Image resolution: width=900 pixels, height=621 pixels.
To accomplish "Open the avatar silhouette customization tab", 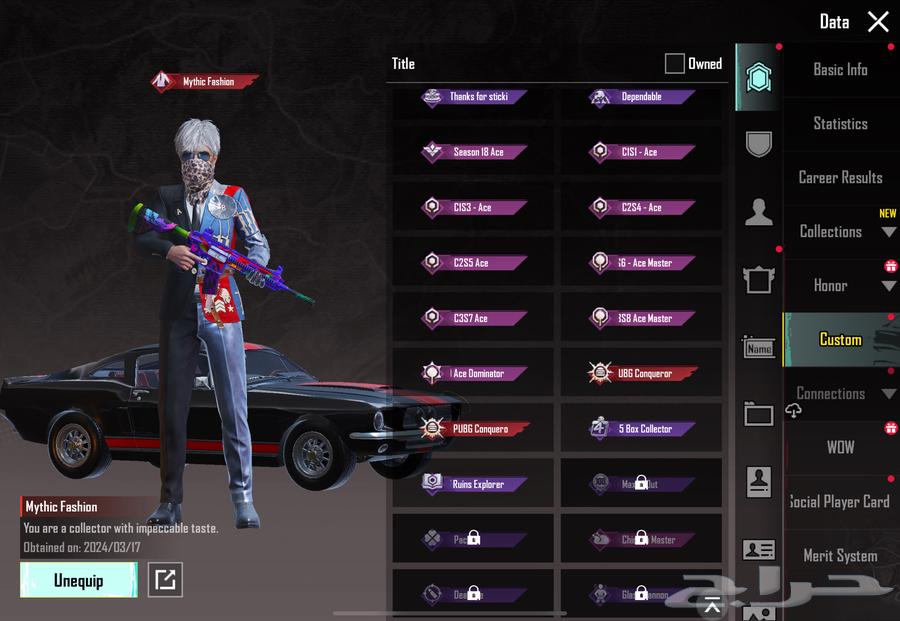I will tap(759, 212).
